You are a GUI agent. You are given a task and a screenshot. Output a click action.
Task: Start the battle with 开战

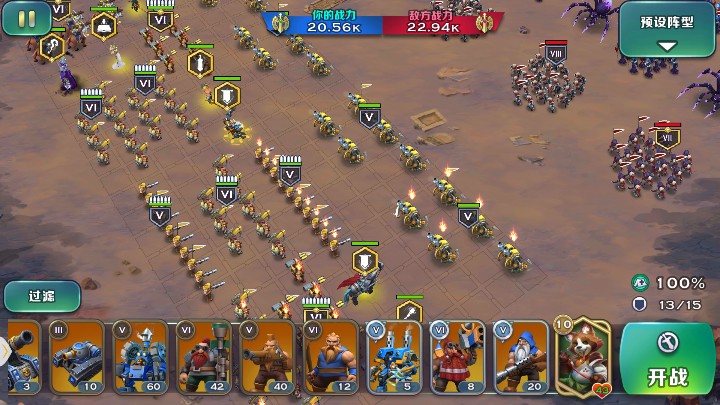click(x=667, y=360)
